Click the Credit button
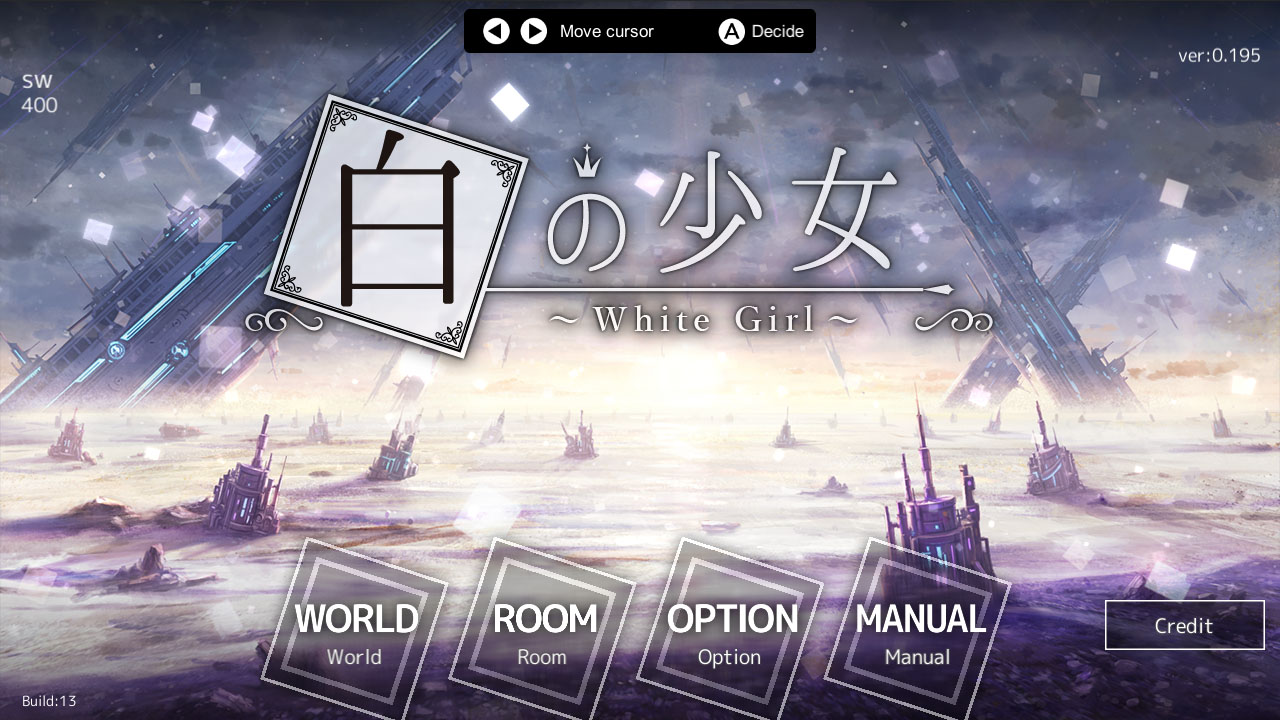1280x720 pixels. [x=1184, y=625]
